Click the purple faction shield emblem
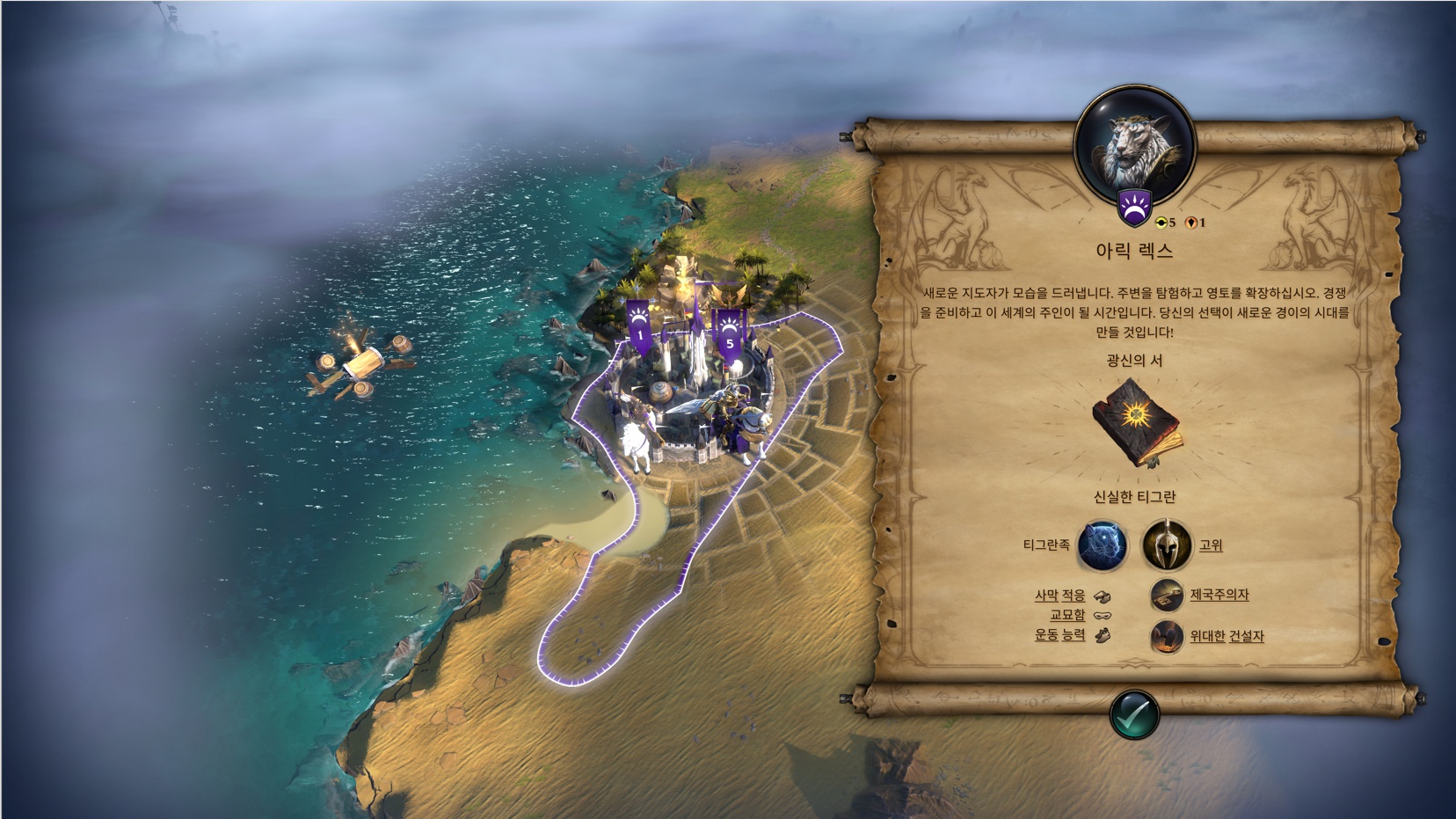This screenshot has height=819, width=1456. point(1133,209)
